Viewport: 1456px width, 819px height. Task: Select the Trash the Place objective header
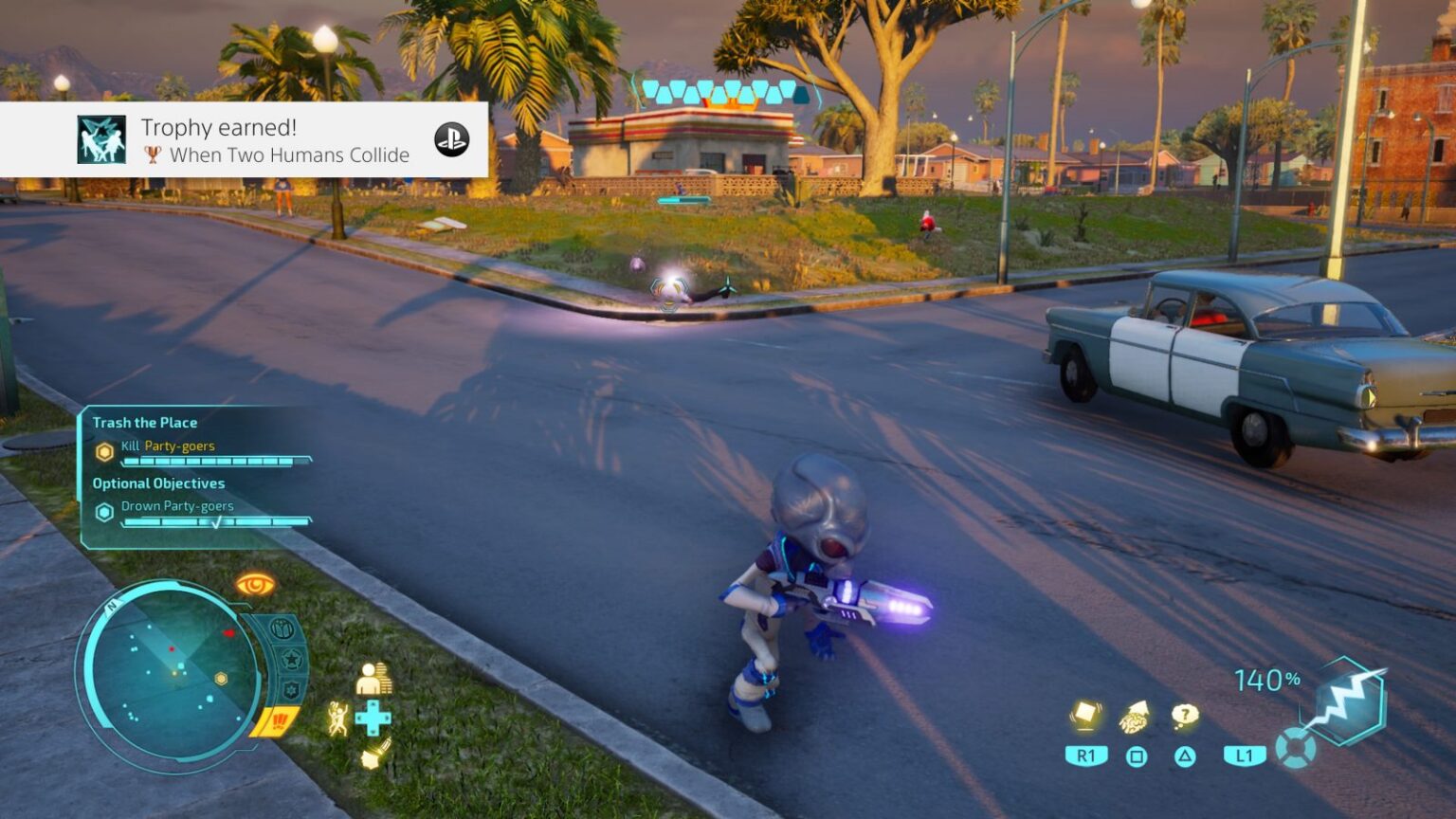pos(144,423)
